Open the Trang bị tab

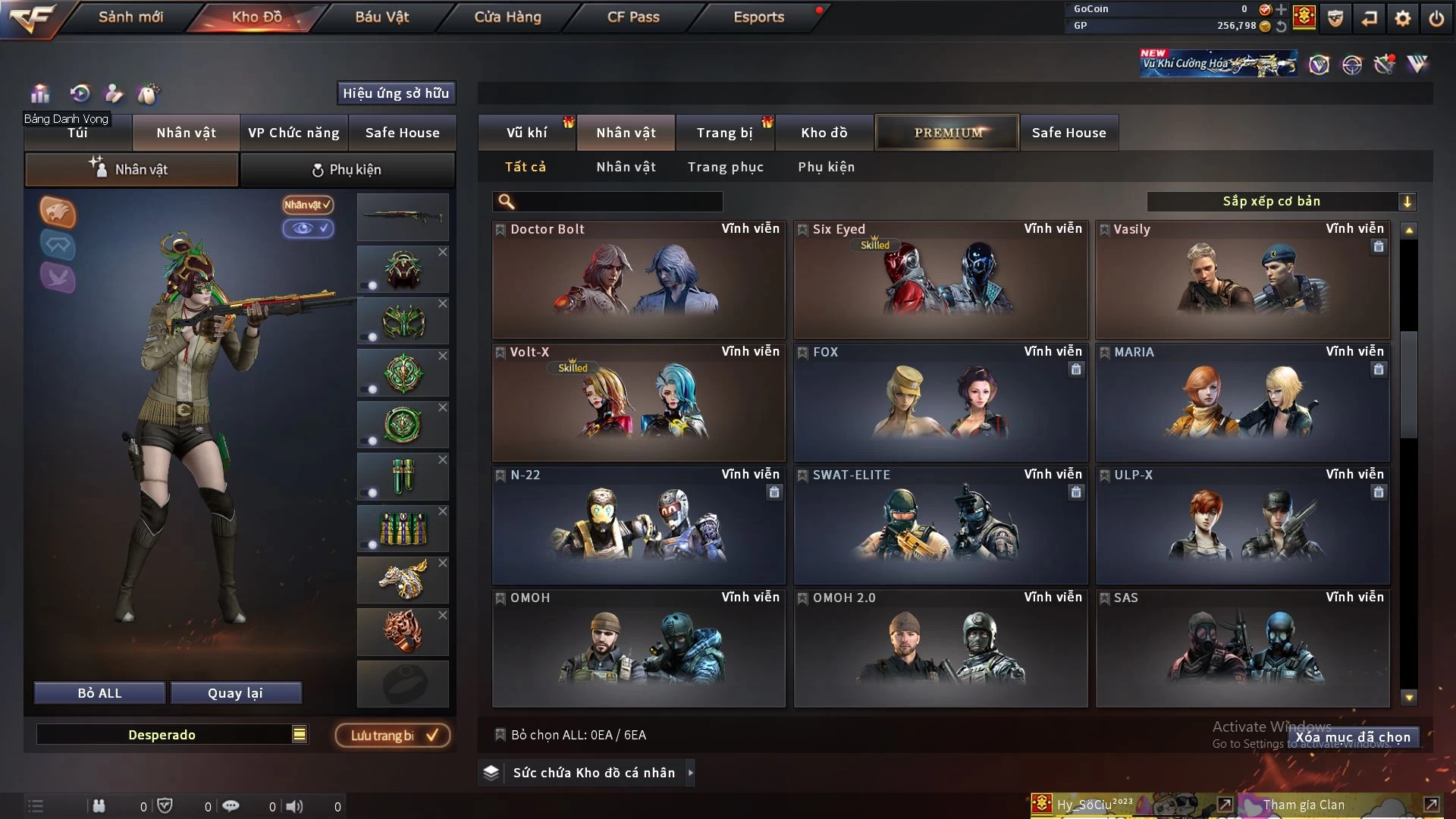tap(724, 133)
